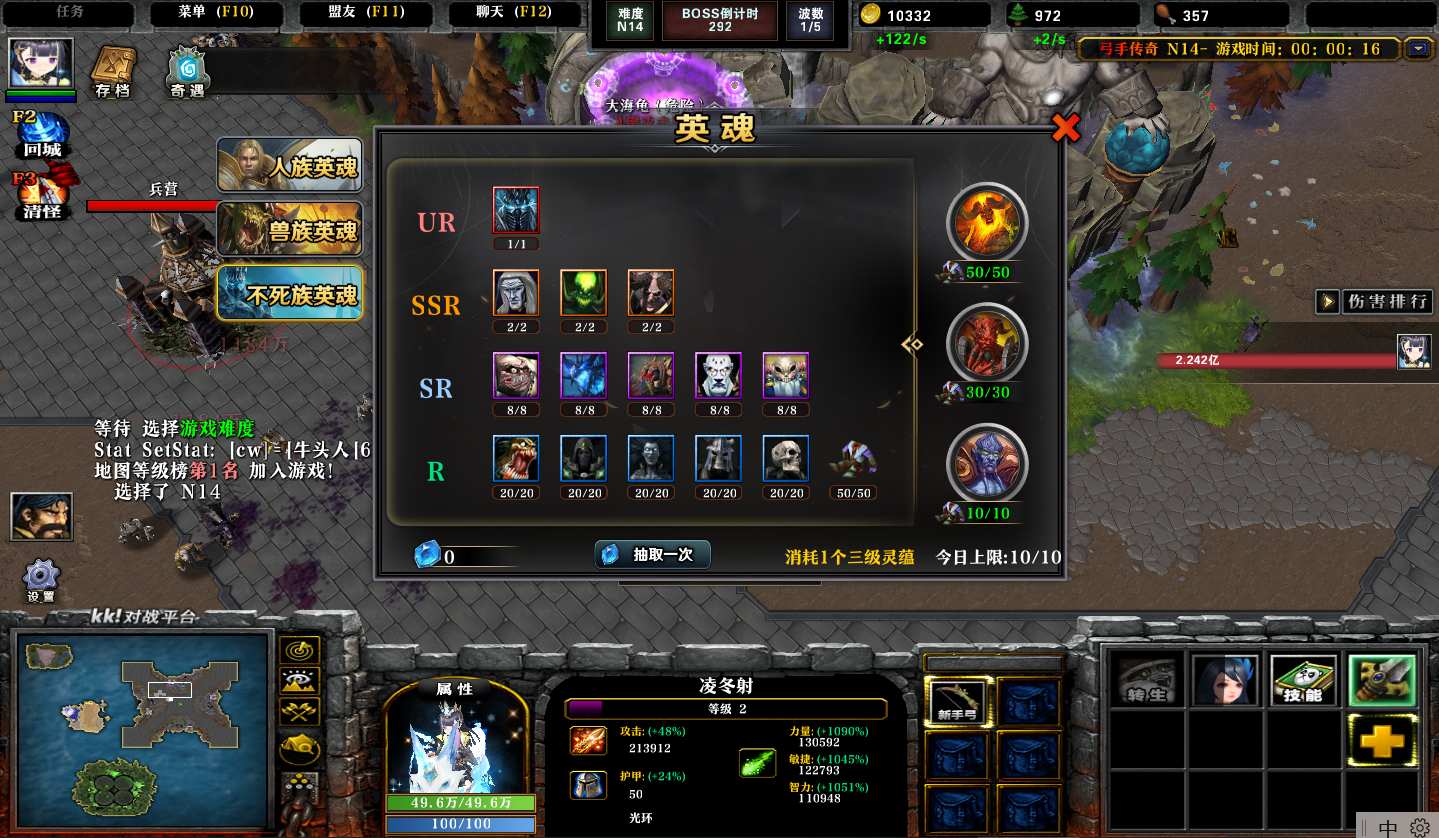The image size is (1439, 838).
Task: Click the 抽取一次 draw button
Action: coord(652,555)
